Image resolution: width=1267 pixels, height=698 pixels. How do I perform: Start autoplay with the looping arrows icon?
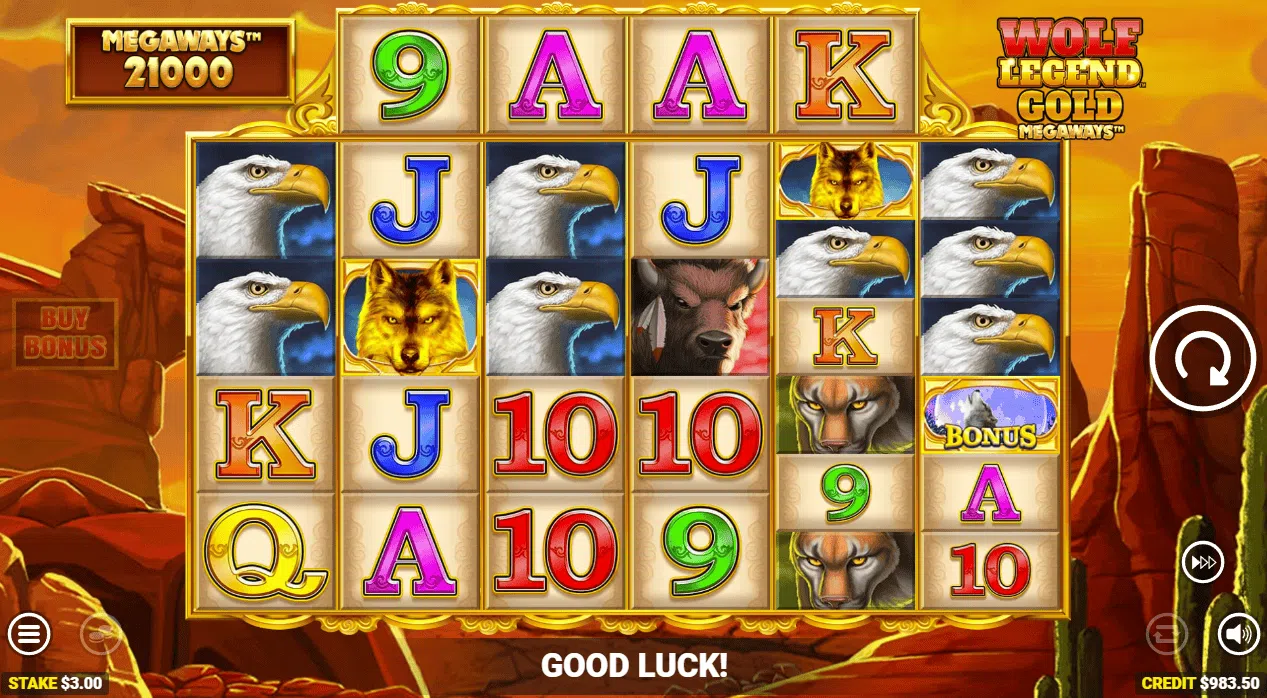[x=1167, y=634]
